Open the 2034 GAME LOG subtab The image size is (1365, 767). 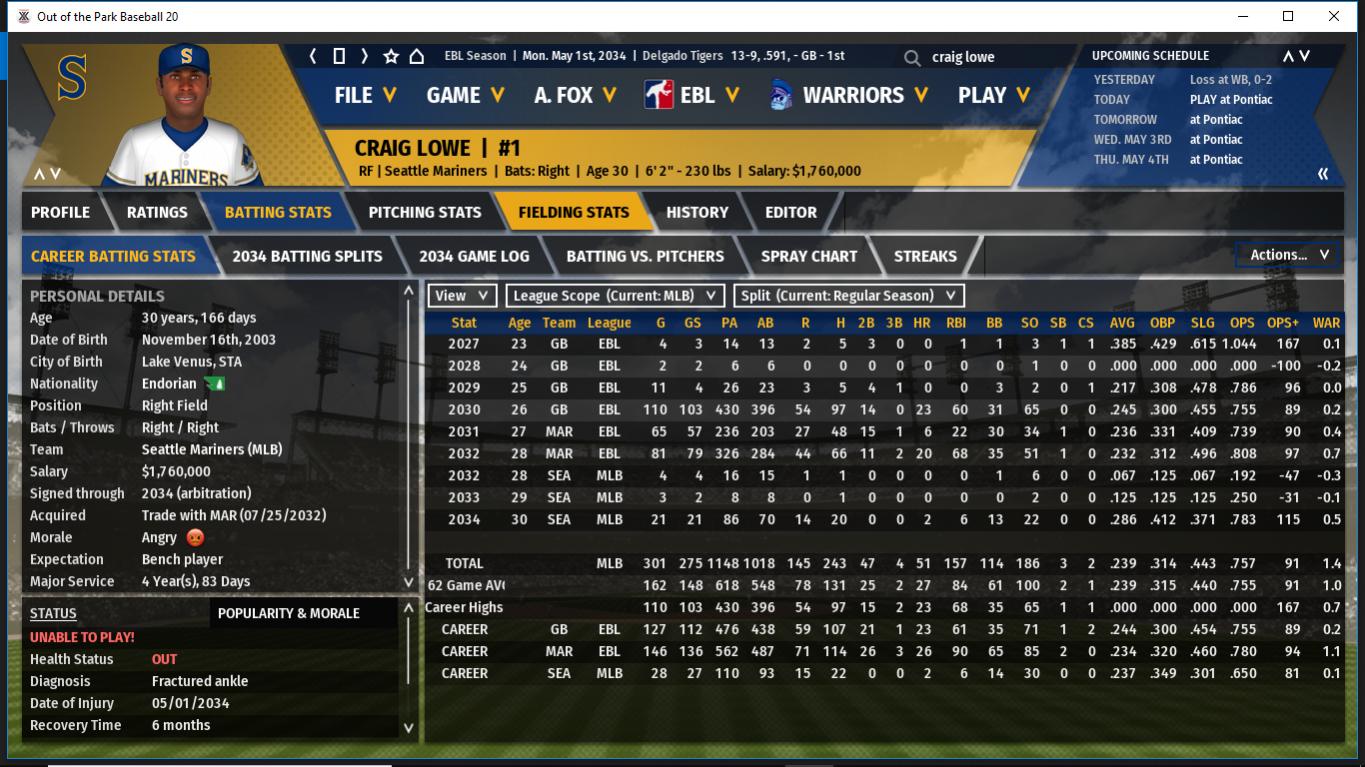coord(474,256)
